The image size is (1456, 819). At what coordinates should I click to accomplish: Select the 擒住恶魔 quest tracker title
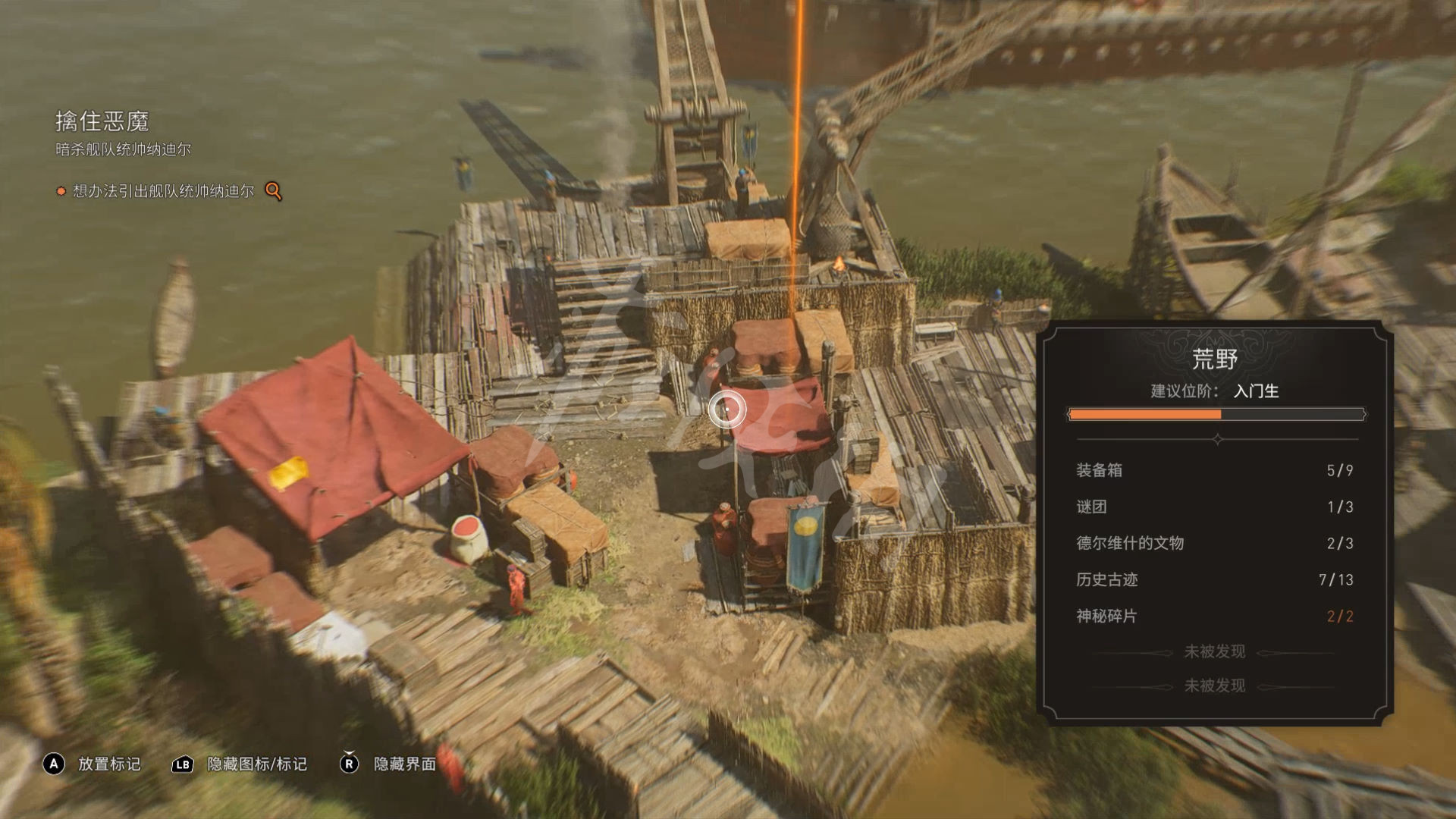tap(102, 121)
